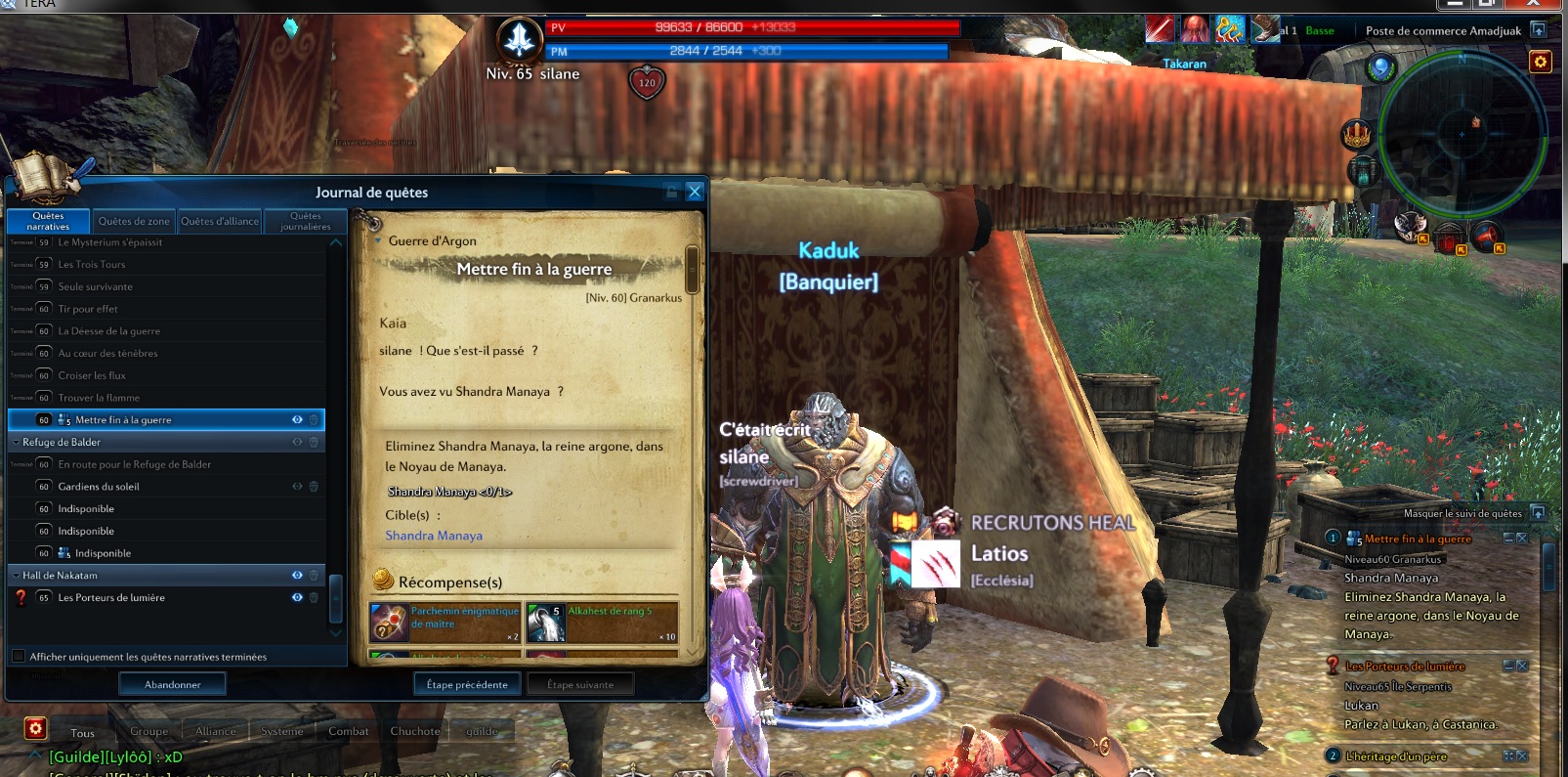This screenshot has width=1568, height=777.
Task: Open Les Porteurs de lumière quest entry
Action: 111,598
